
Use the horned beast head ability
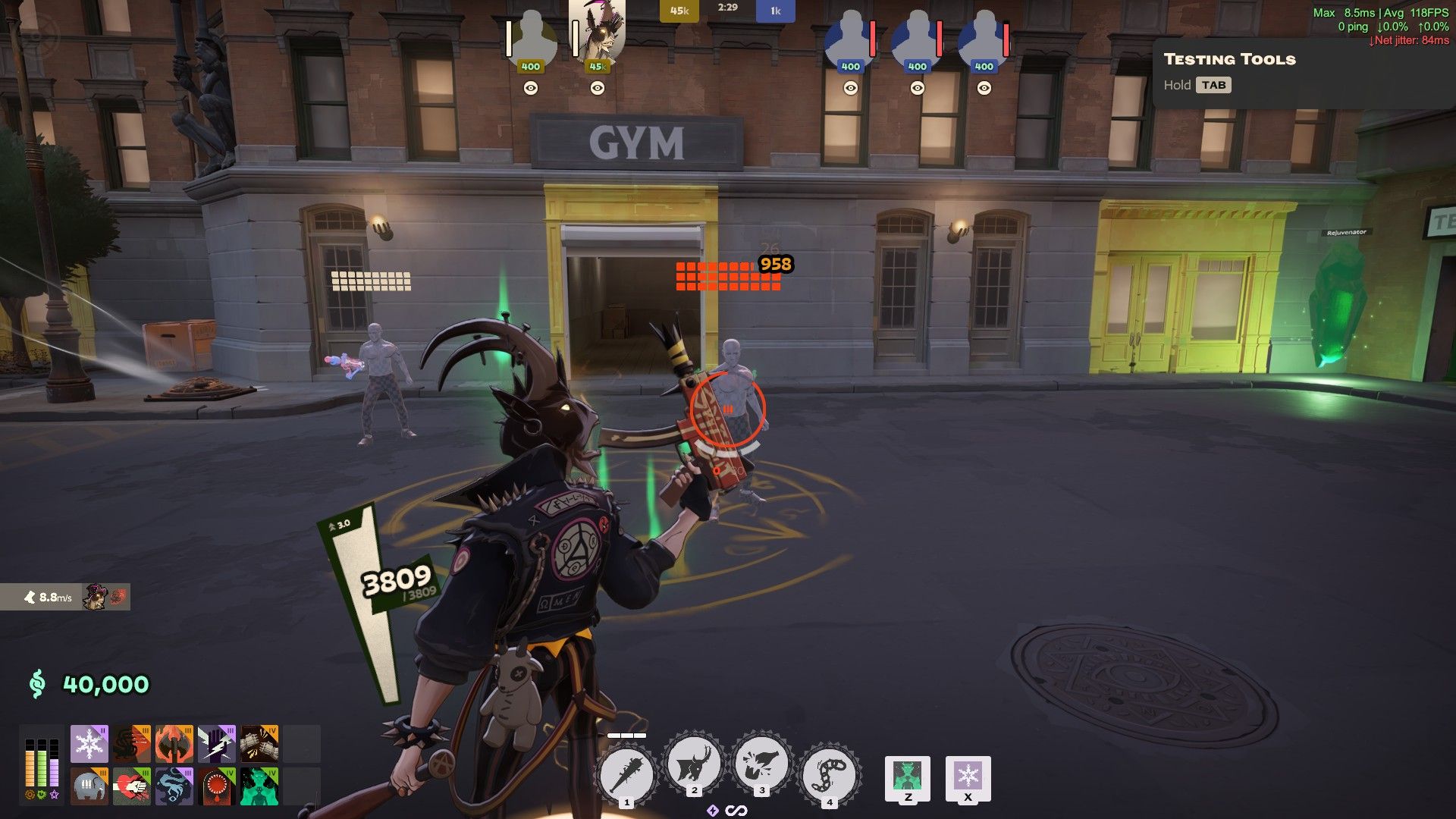(x=694, y=766)
